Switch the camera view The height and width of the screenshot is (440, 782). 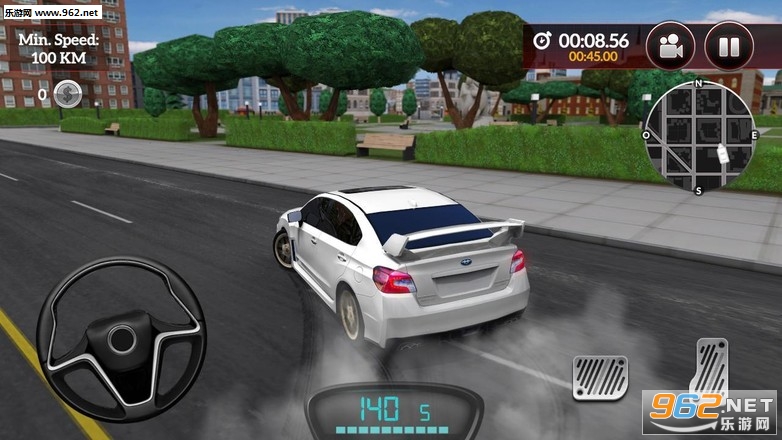pos(670,45)
